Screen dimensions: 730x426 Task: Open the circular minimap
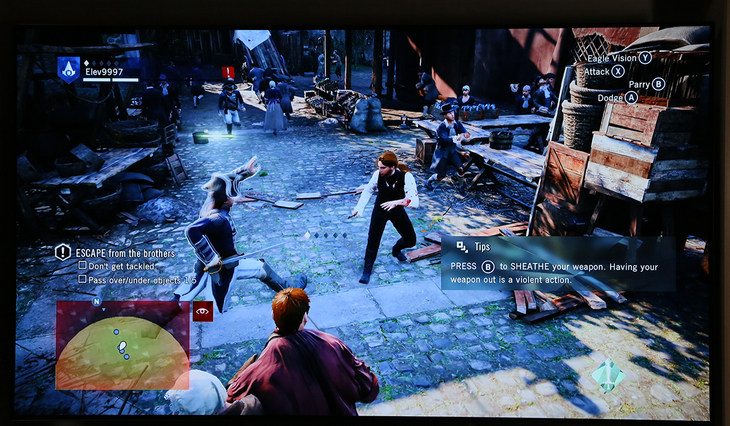point(121,345)
